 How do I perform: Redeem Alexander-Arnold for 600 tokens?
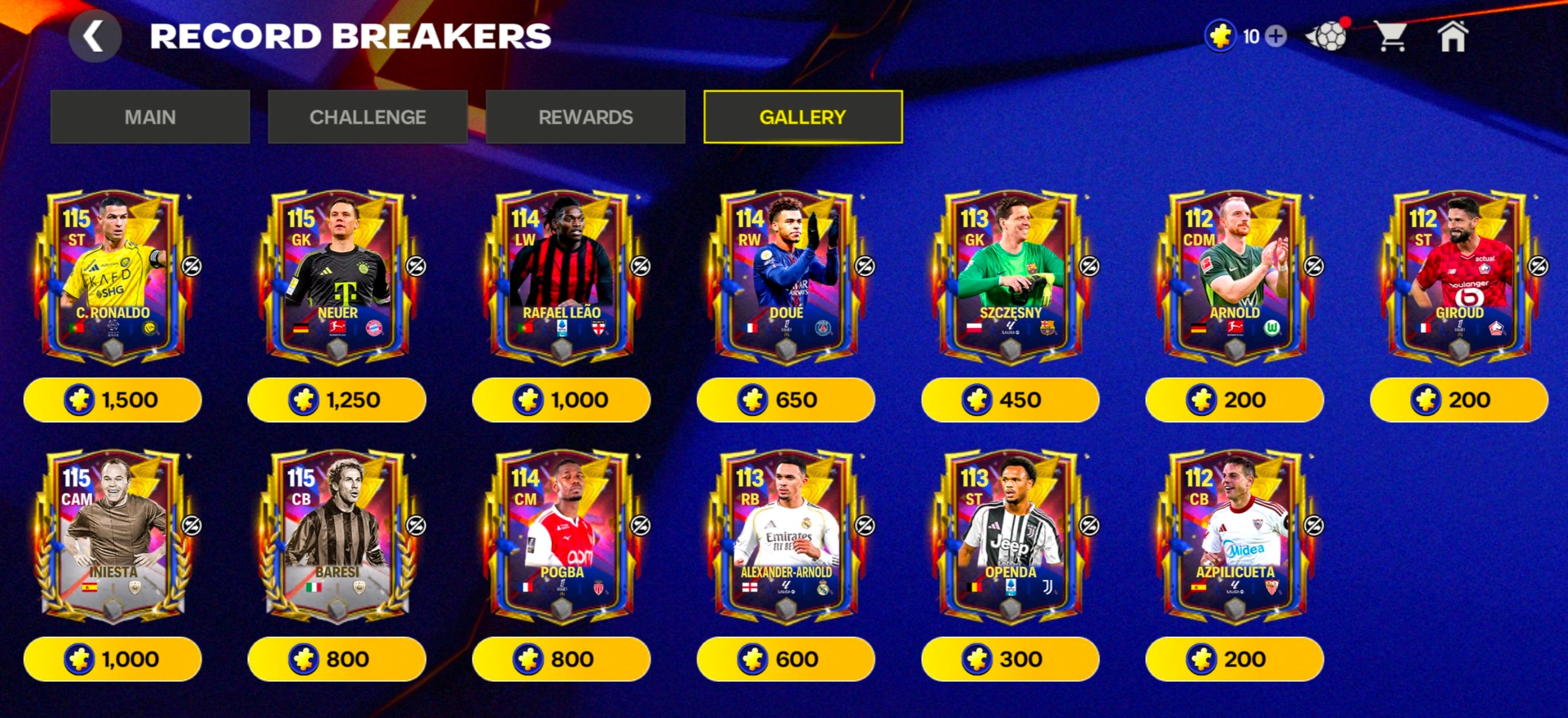[785, 659]
